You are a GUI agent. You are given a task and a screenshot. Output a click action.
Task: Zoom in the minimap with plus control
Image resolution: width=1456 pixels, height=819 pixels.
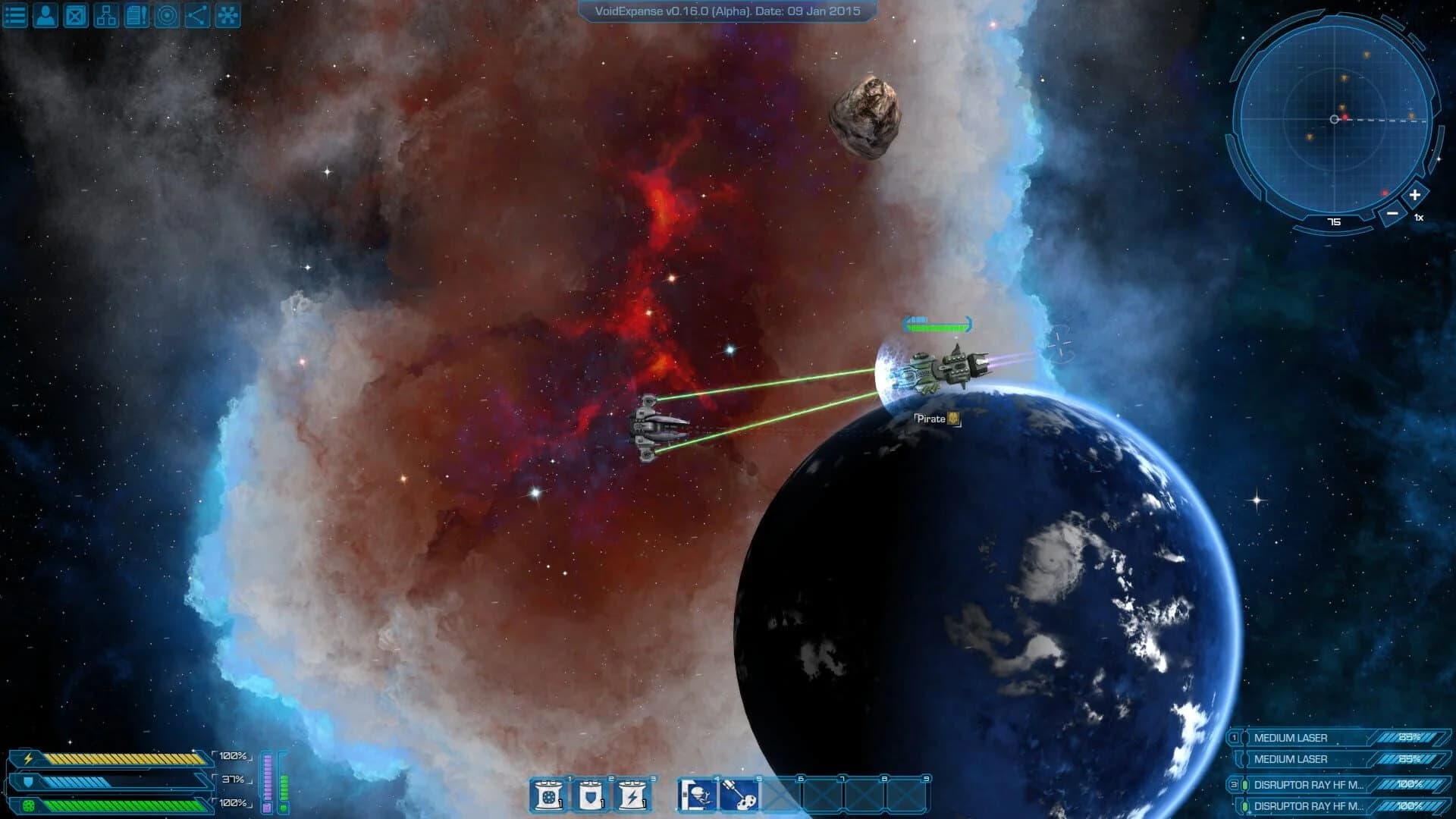[x=1414, y=194]
